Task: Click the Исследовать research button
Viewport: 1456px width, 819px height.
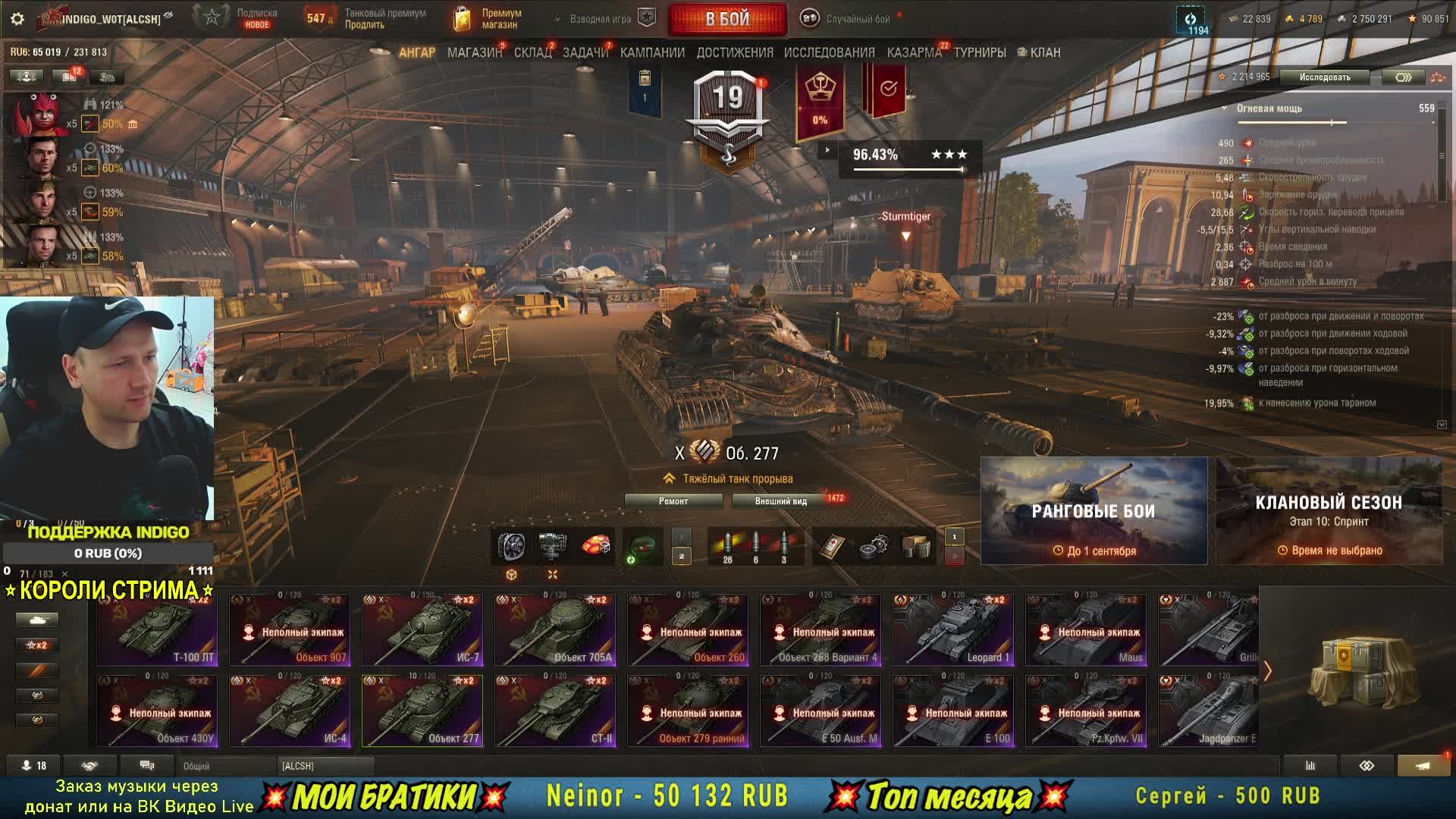Action: (x=1324, y=77)
